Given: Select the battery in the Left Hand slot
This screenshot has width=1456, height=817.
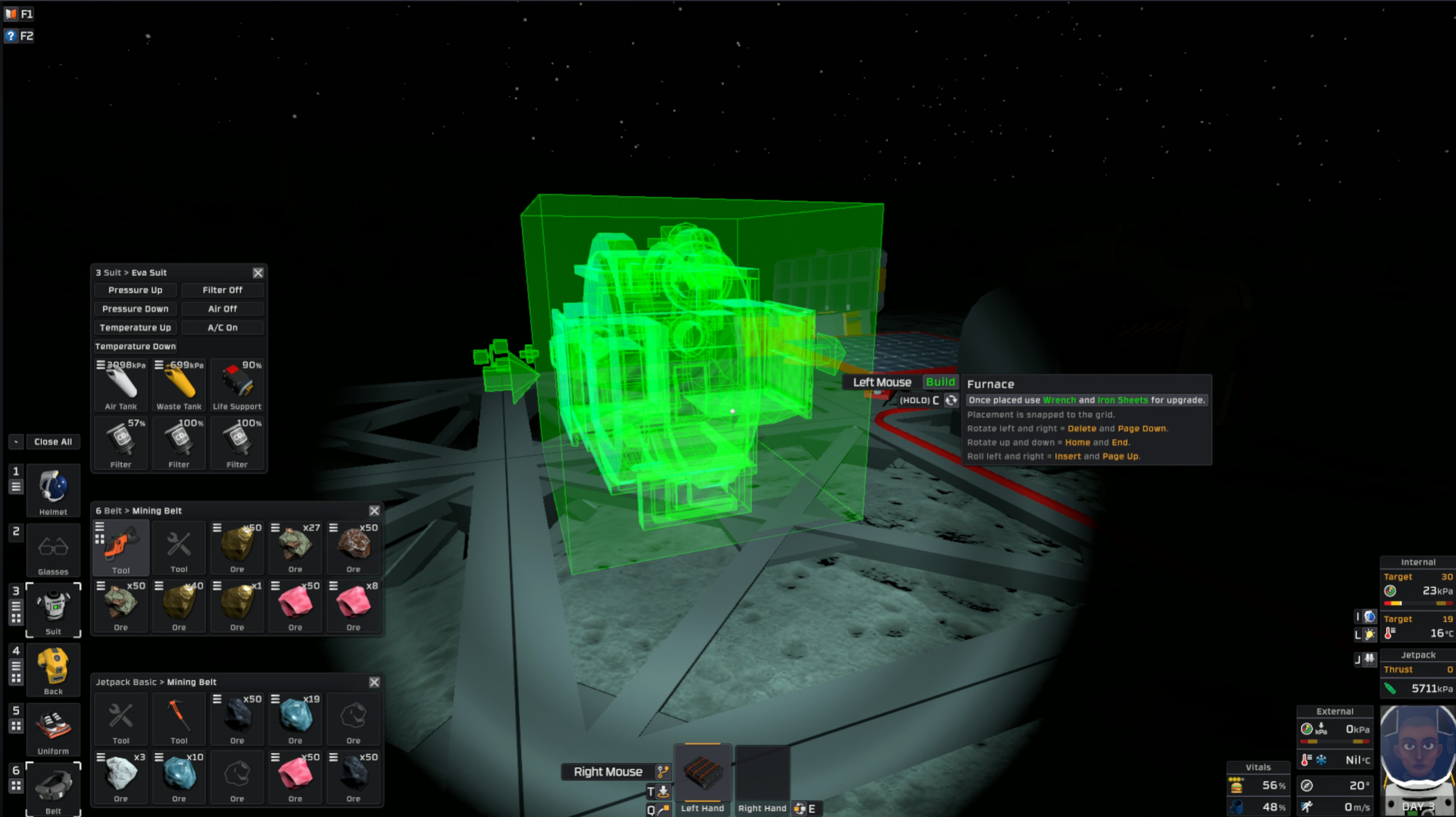Looking at the screenshot, I should (x=703, y=774).
